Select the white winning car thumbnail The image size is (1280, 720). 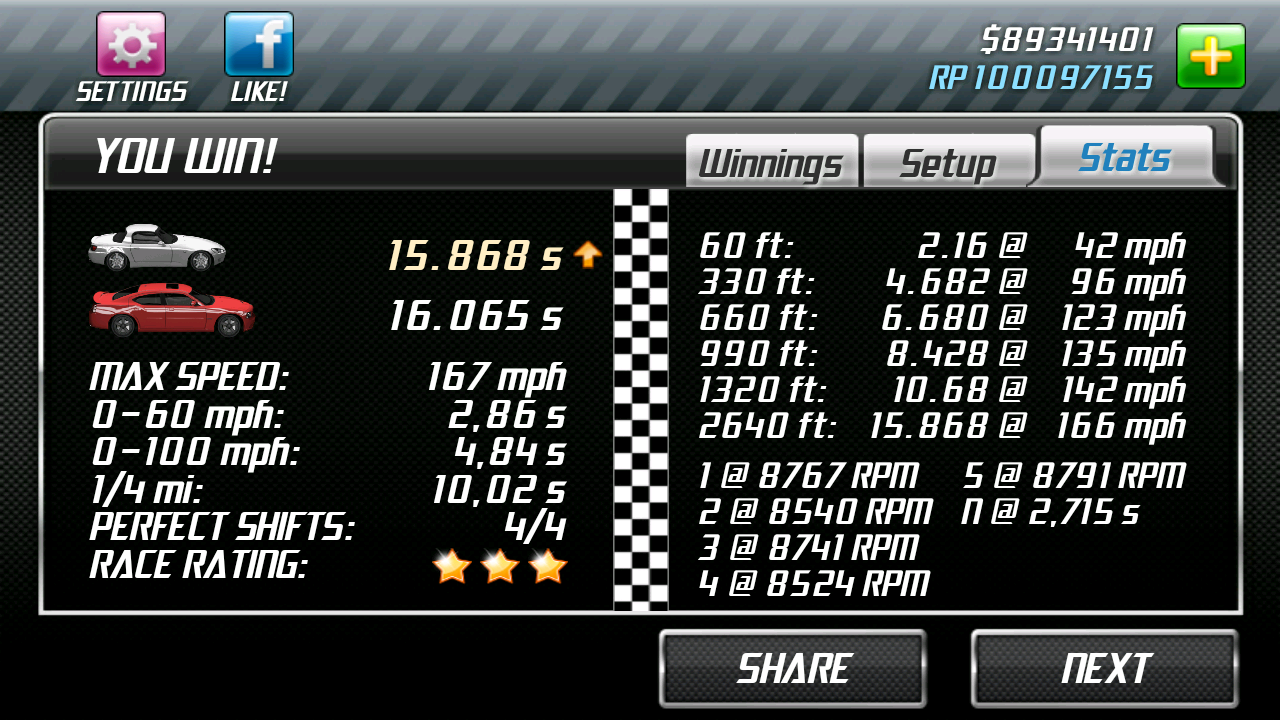(160, 245)
